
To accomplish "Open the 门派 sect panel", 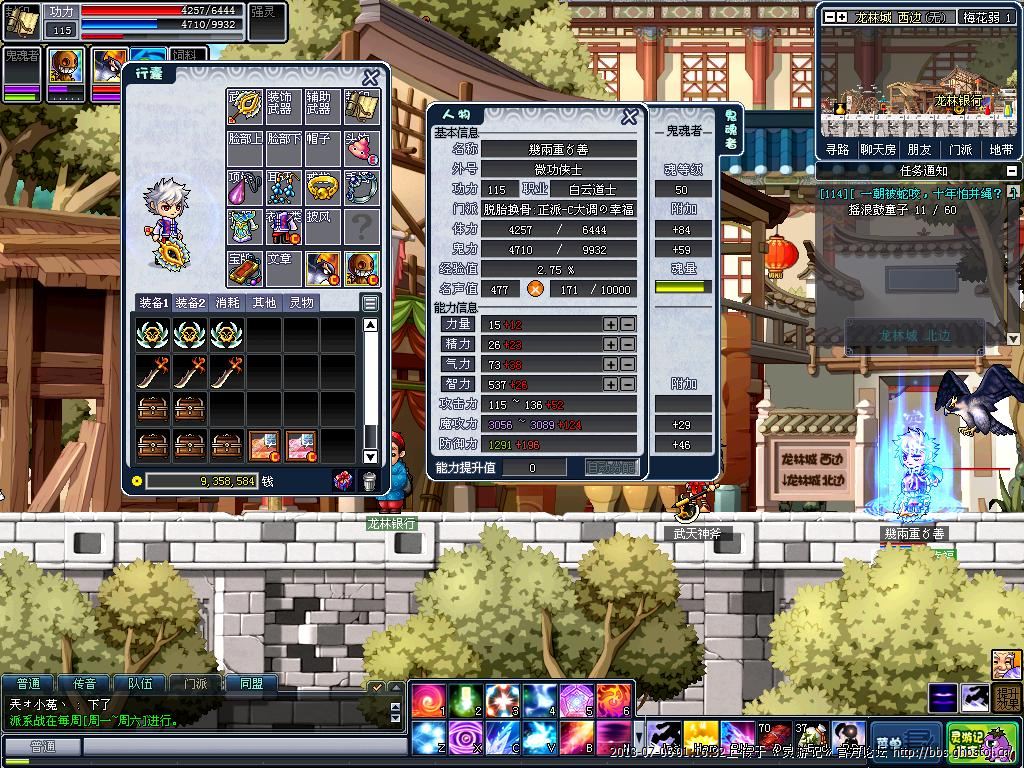I will point(960,150).
